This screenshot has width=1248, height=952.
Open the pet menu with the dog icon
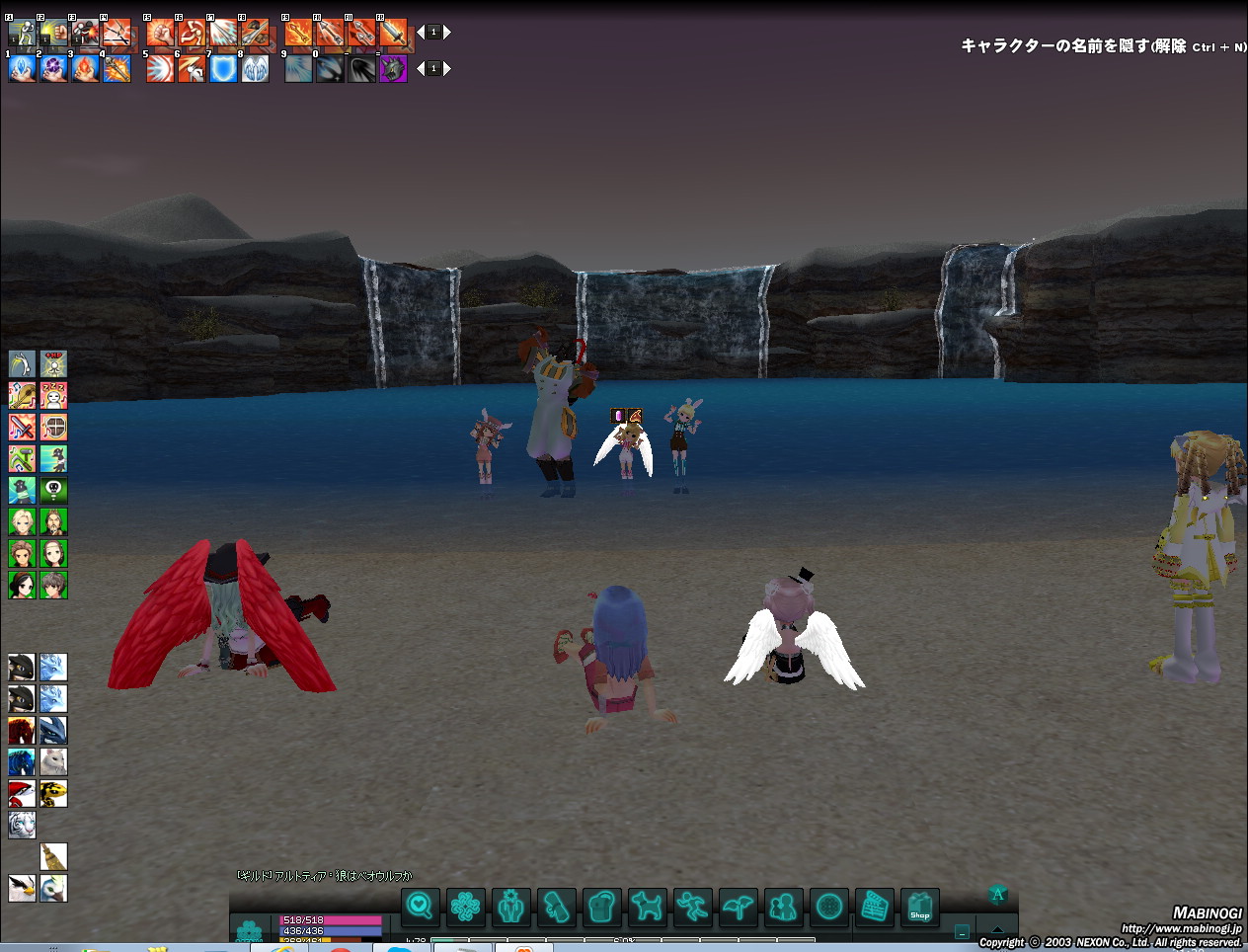point(647,906)
